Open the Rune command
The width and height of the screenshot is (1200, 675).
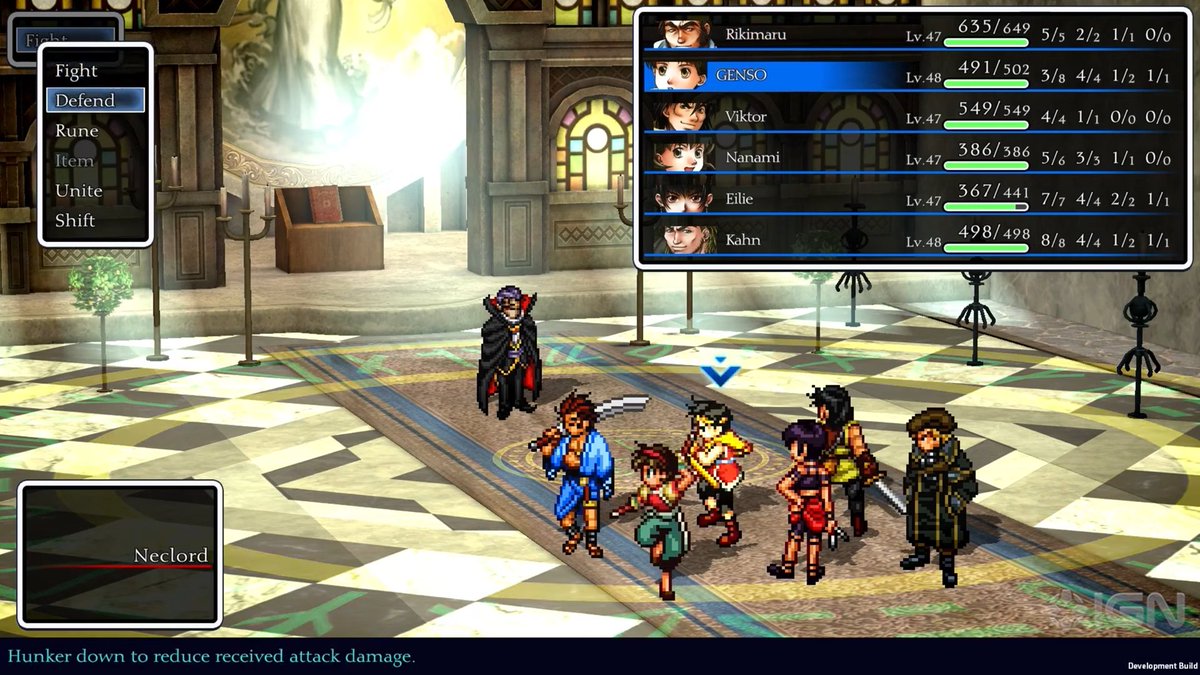(77, 131)
